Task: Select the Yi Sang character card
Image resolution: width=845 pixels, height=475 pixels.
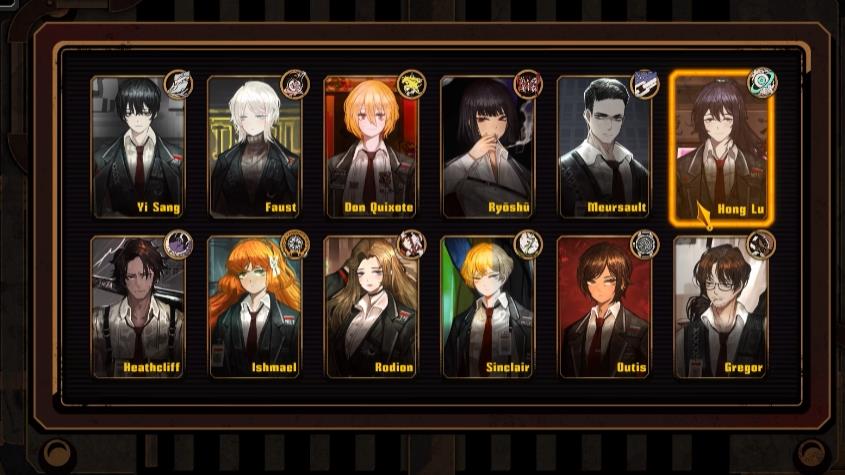Action: 138,147
